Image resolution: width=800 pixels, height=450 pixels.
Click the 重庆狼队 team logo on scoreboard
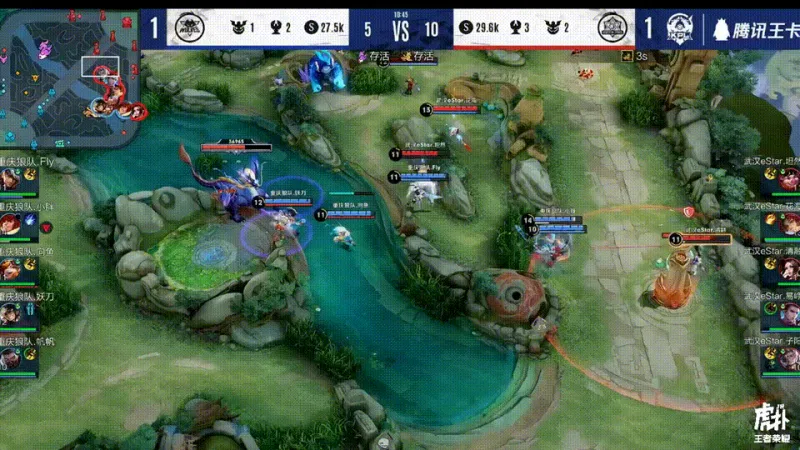coord(186,28)
